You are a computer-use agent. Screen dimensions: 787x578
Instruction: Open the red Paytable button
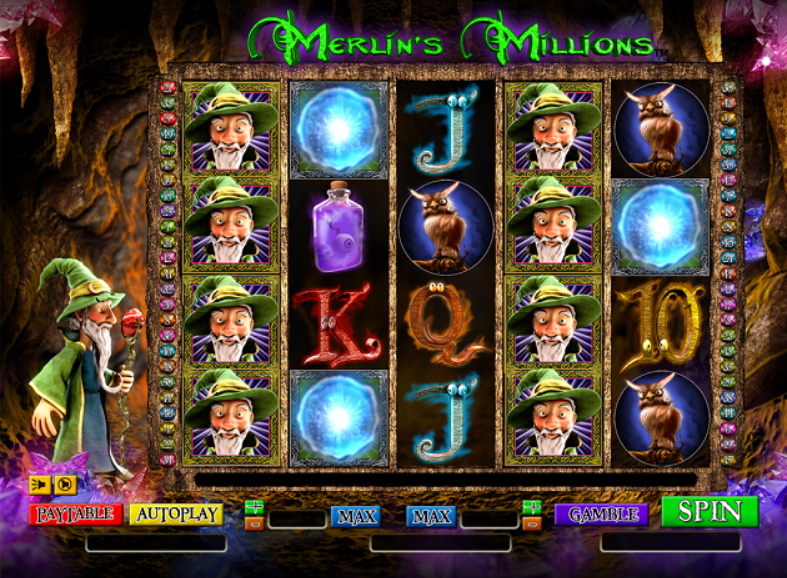(75, 514)
